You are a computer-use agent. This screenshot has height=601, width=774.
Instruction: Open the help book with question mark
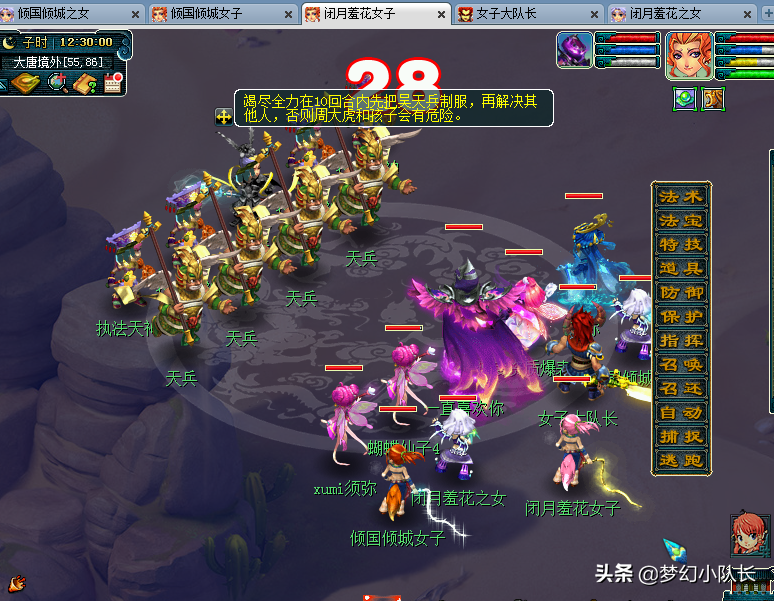pyautogui.click(x=84, y=84)
